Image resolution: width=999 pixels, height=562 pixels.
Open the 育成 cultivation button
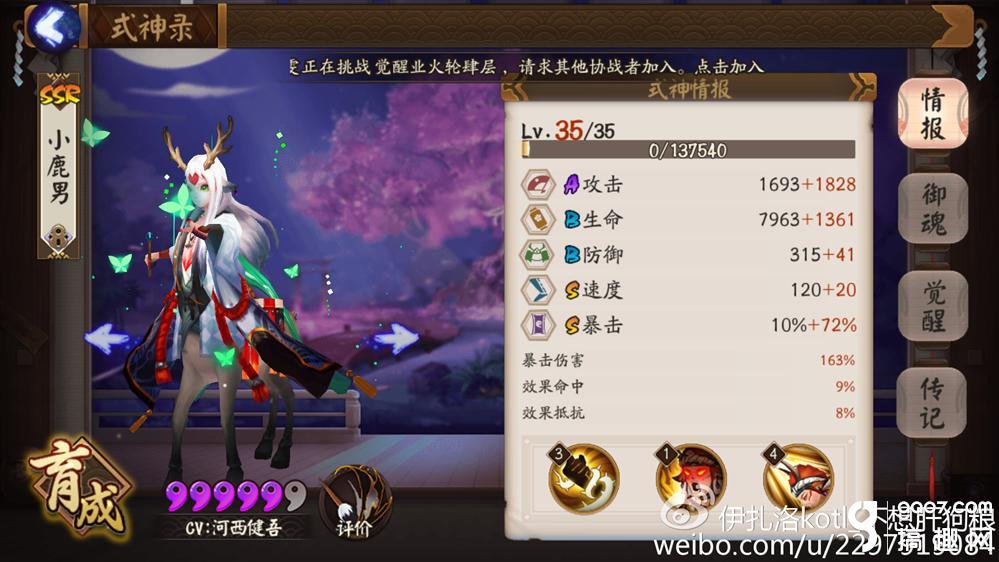tap(78, 490)
